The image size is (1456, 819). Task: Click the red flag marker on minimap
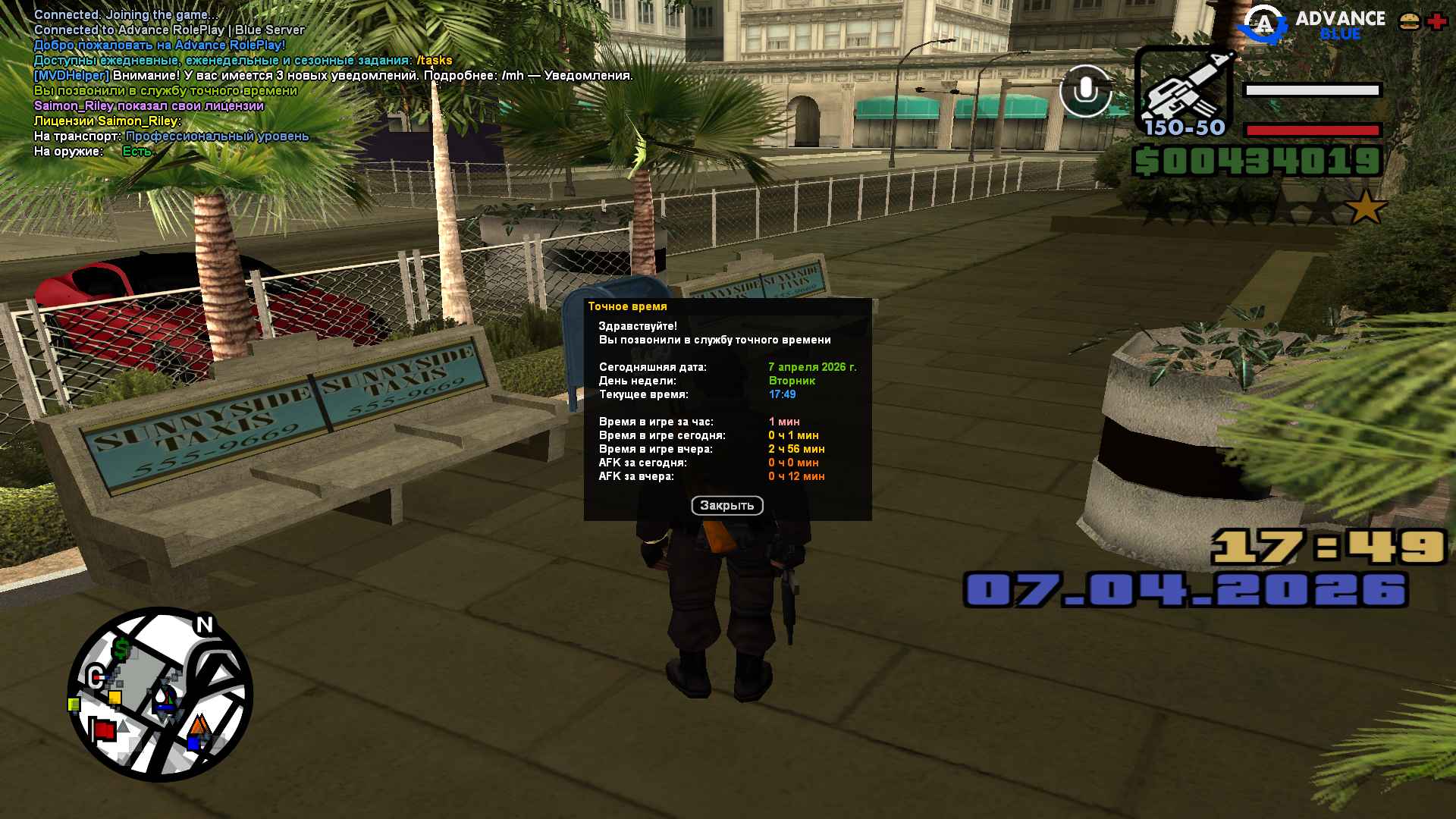pyautogui.click(x=103, y=730)
